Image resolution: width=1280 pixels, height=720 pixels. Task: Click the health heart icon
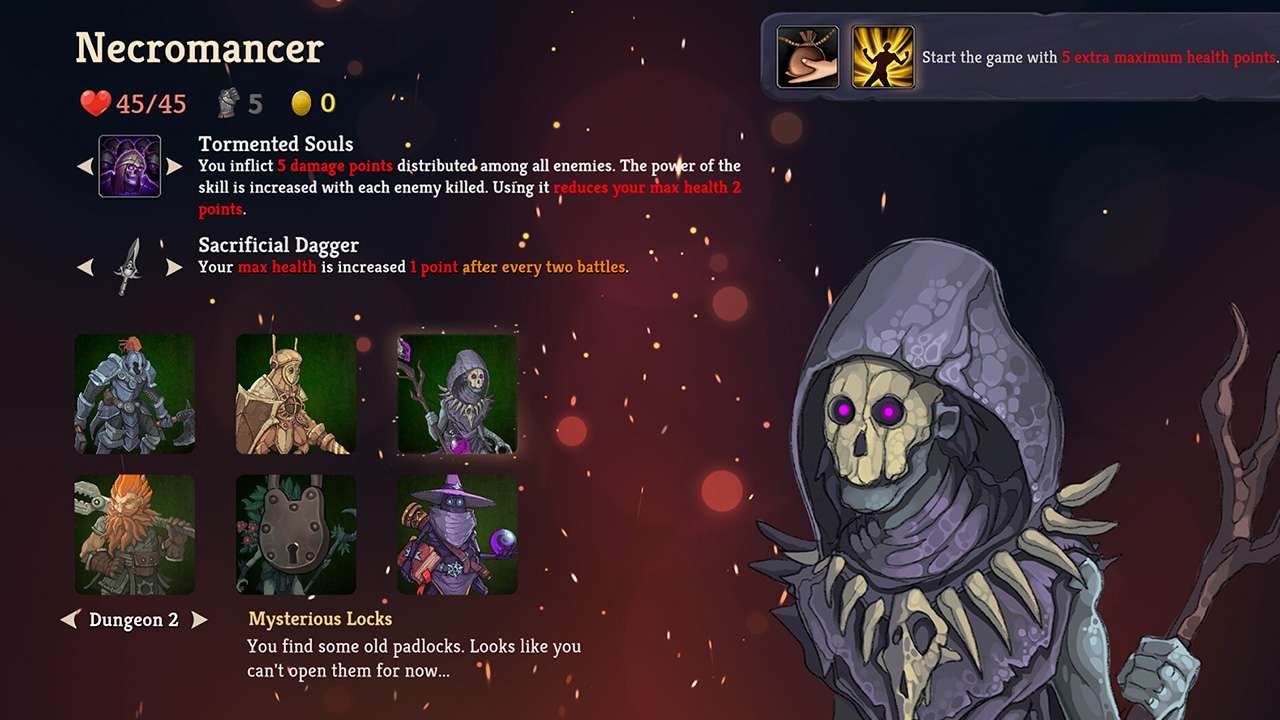coord(95,101)
